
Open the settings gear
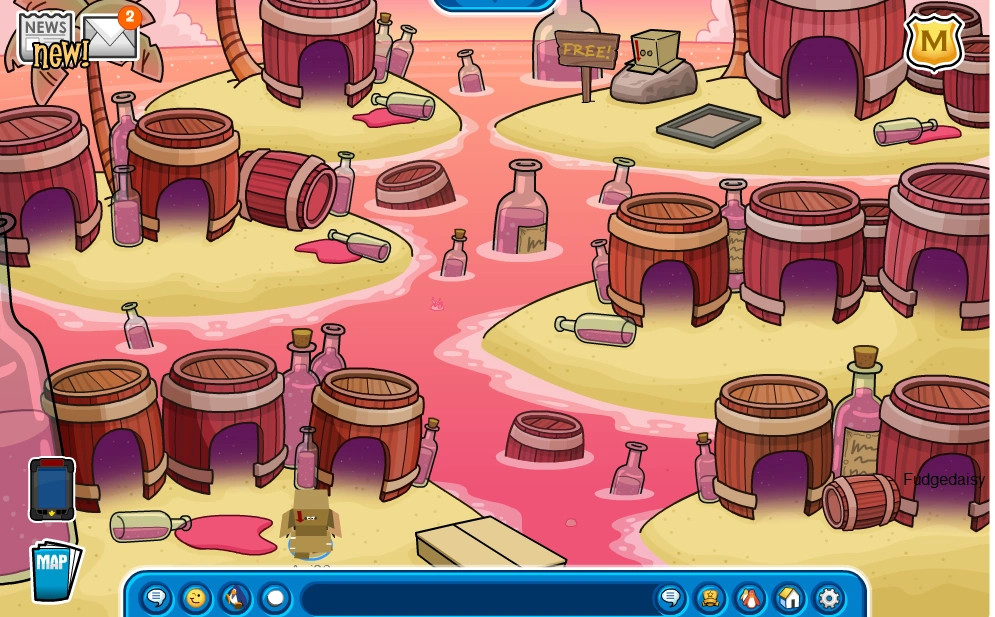tap(828, 599)
